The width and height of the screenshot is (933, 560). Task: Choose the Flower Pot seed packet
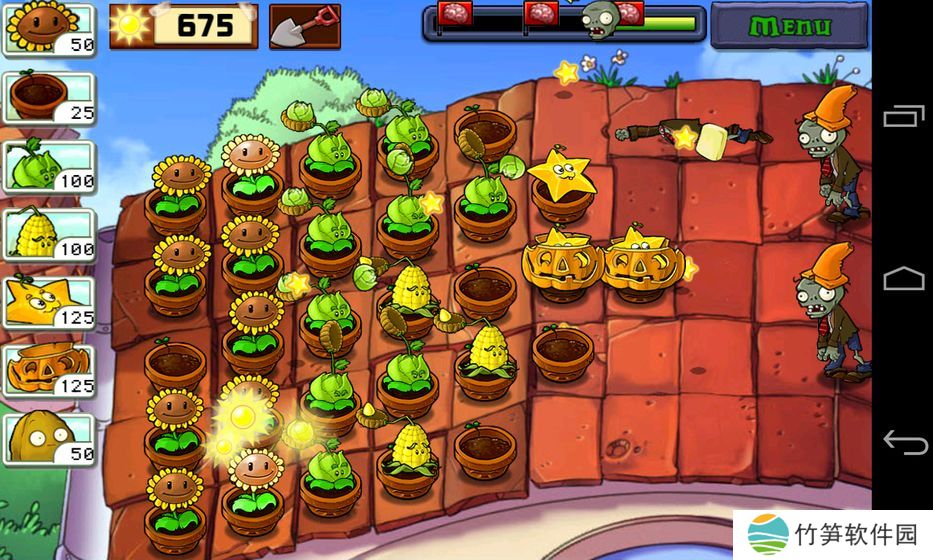49,98
